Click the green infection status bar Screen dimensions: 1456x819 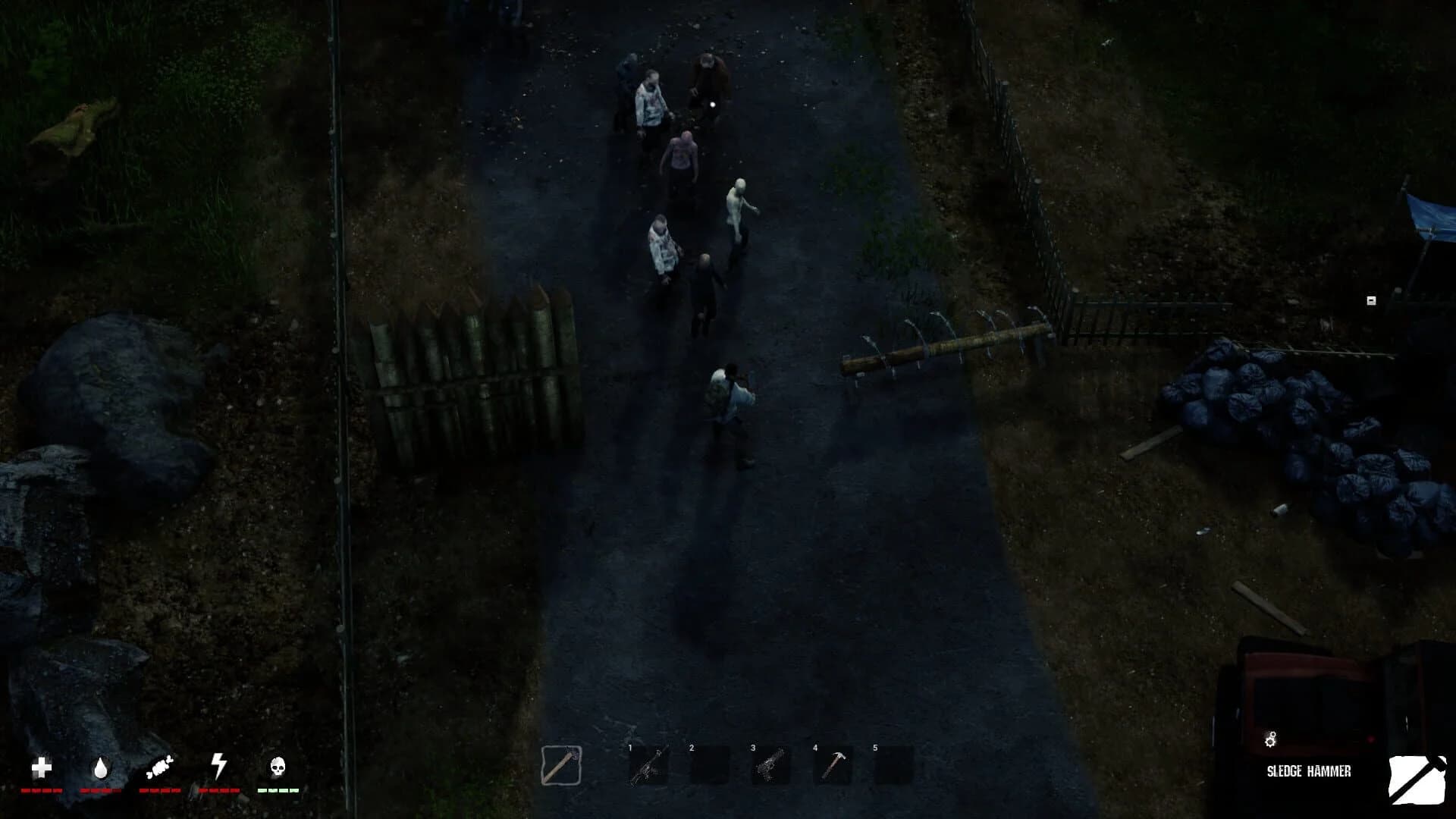click(276, 791)
